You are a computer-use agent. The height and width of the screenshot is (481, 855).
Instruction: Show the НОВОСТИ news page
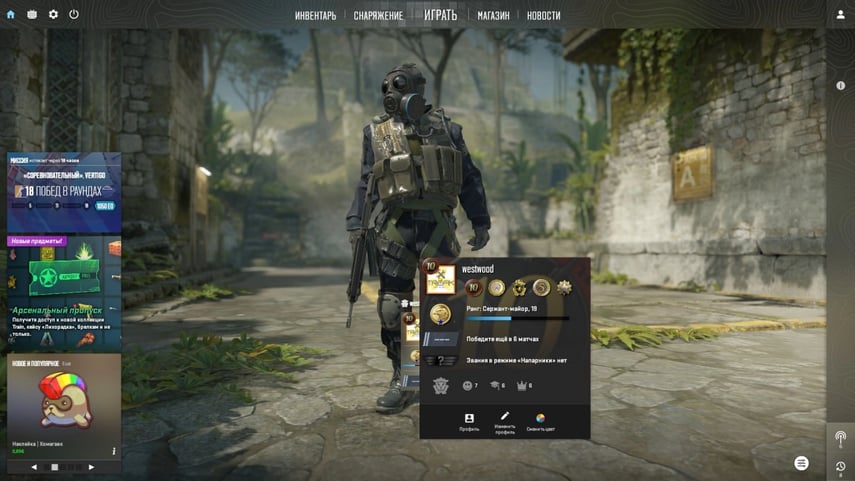click(543, 16)
